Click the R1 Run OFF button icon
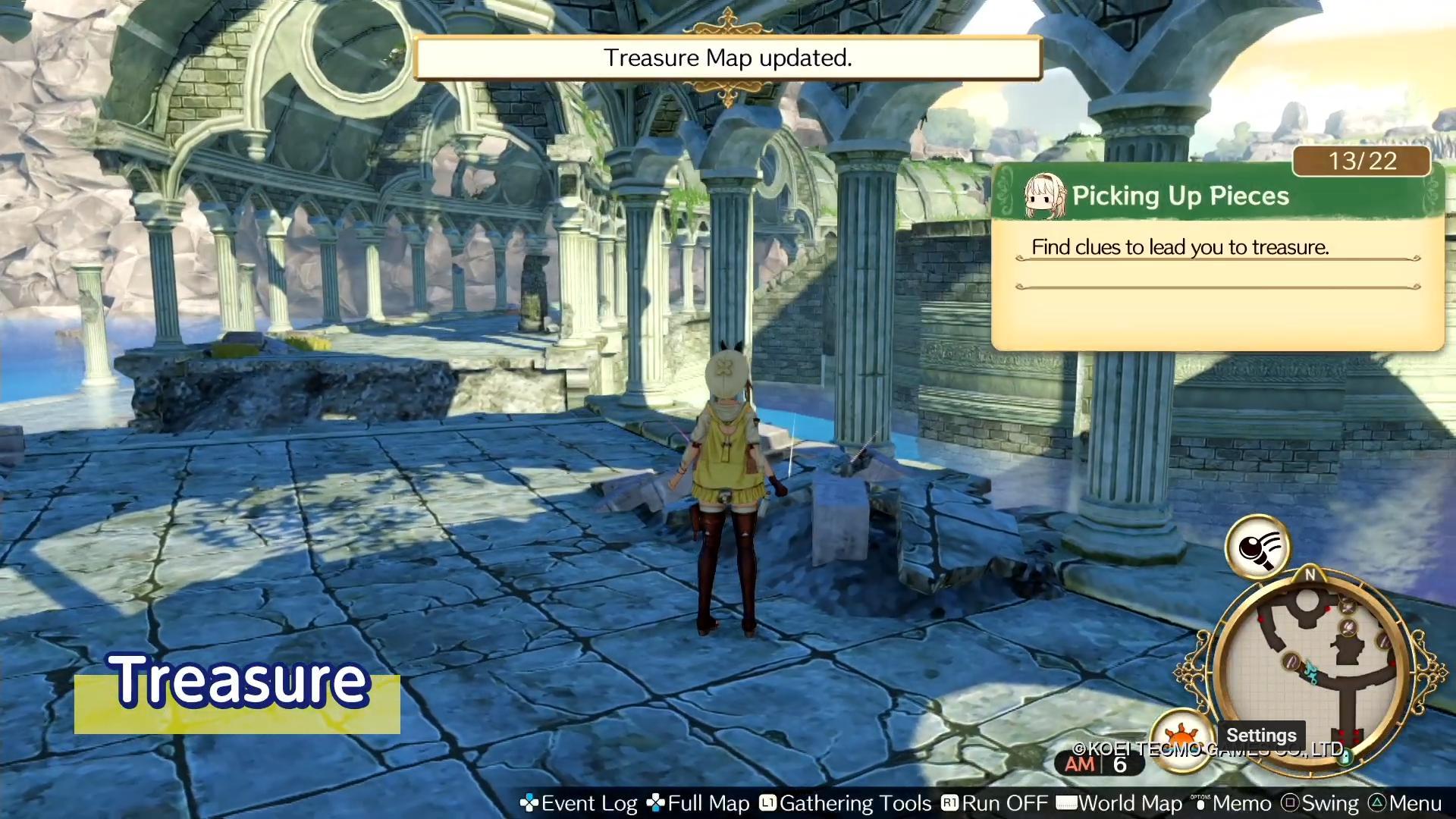This screenshot has width=1456, height=819. (x=952, y=802)
